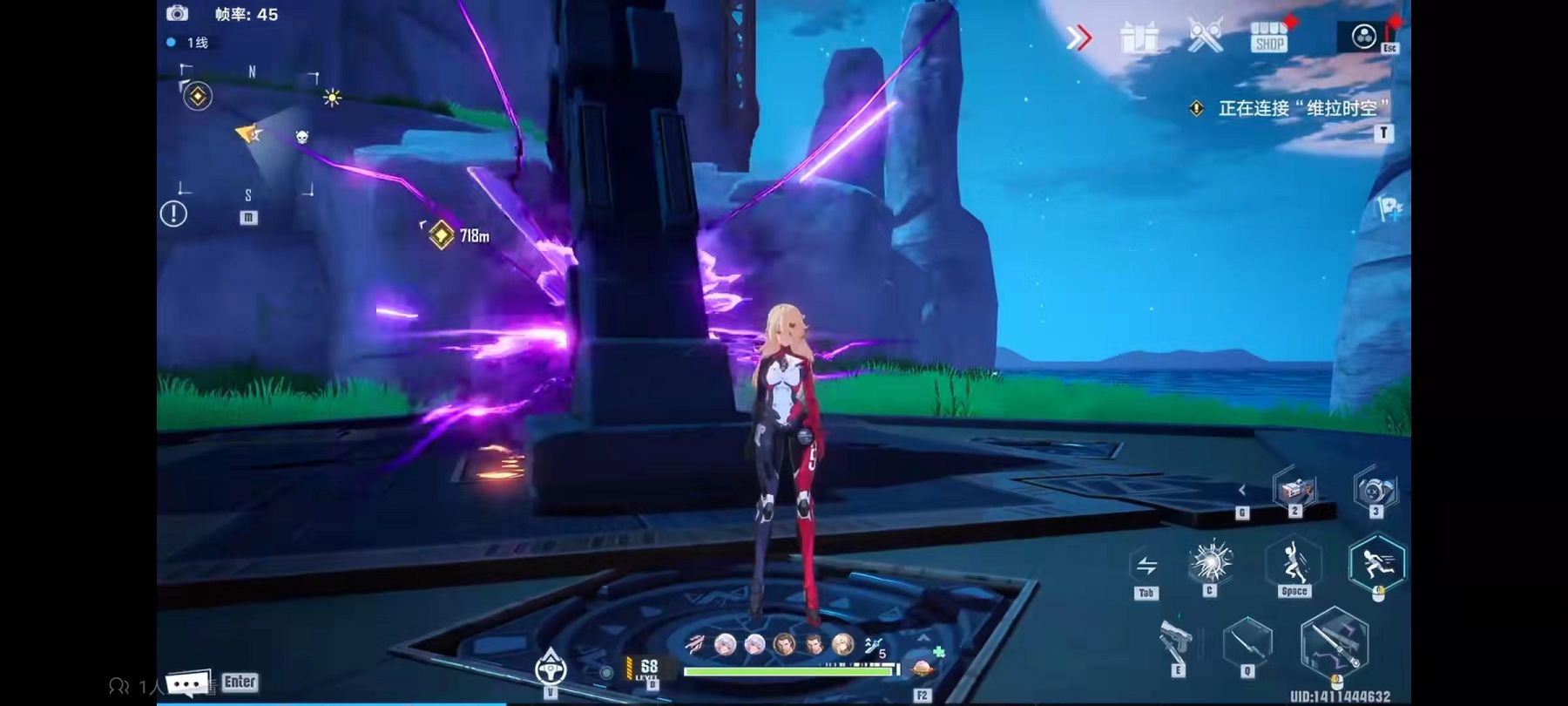Open the compass minimap
Viewport: 1568px width, 706px height.
tap(249, 131)
